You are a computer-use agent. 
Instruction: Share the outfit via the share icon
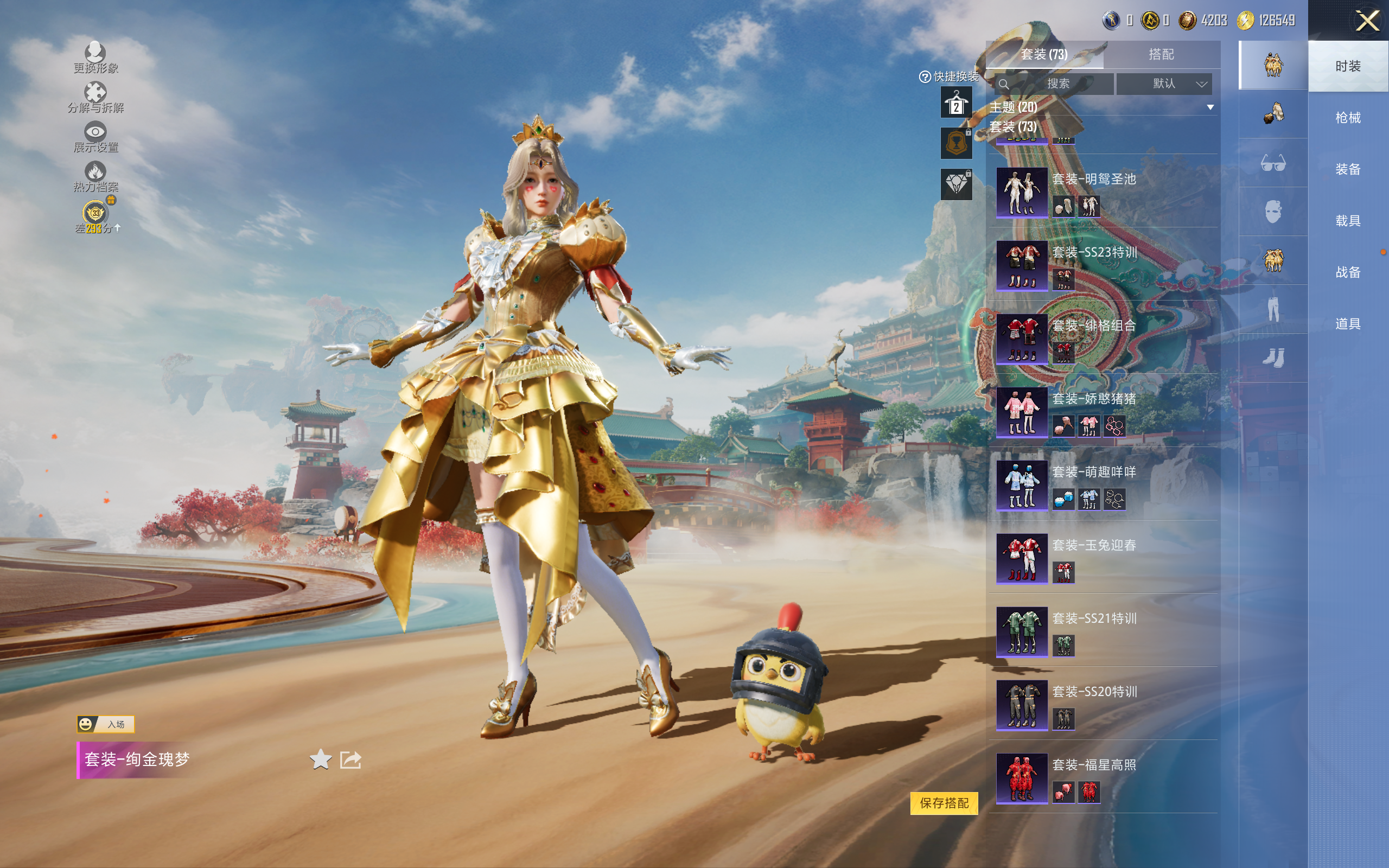pos(350,759)
